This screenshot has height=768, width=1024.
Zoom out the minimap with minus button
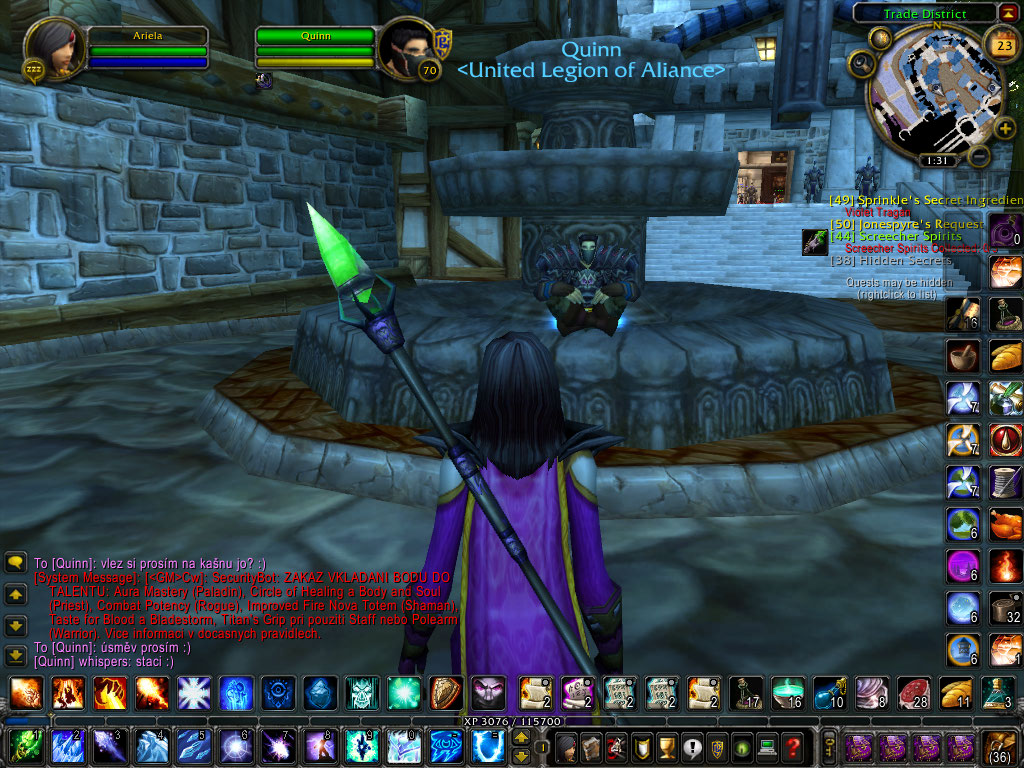[980, 157]
